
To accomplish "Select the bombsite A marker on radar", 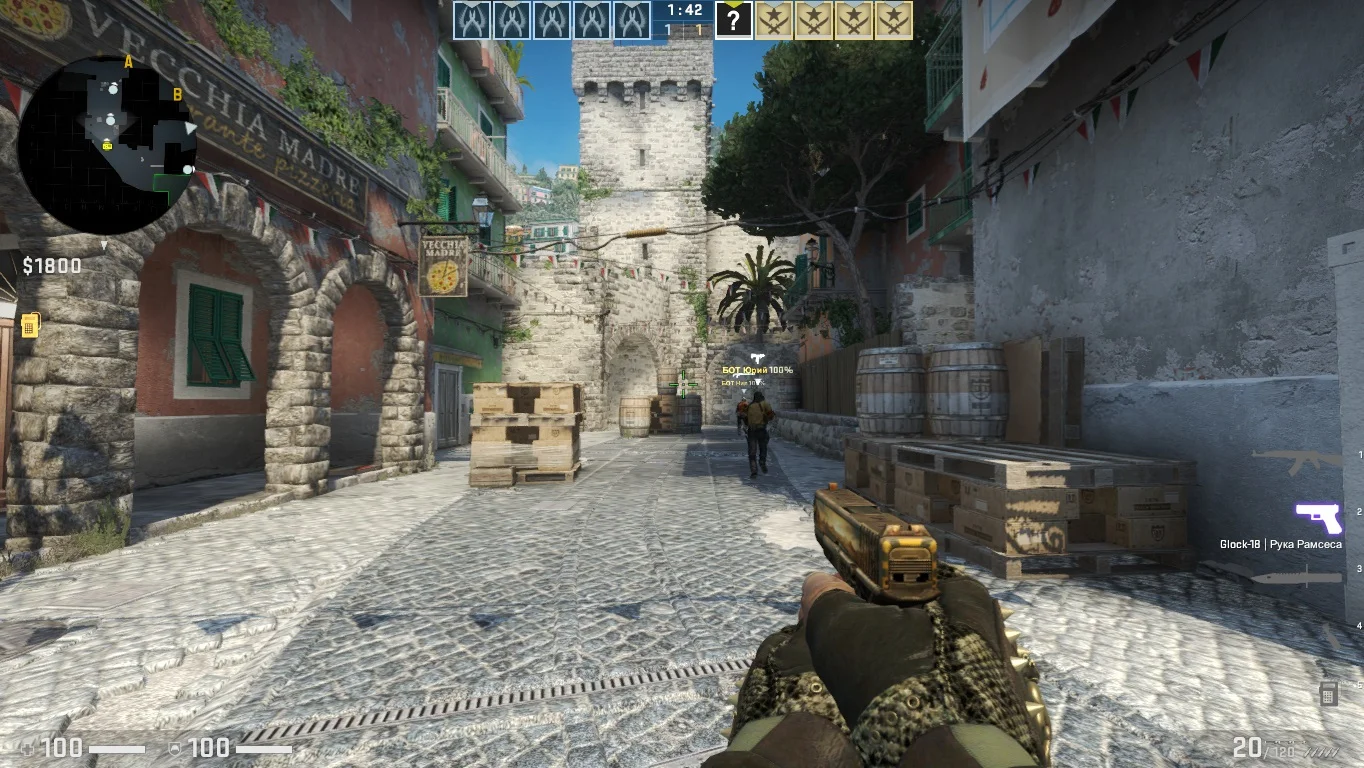I will tap(128, 62).
